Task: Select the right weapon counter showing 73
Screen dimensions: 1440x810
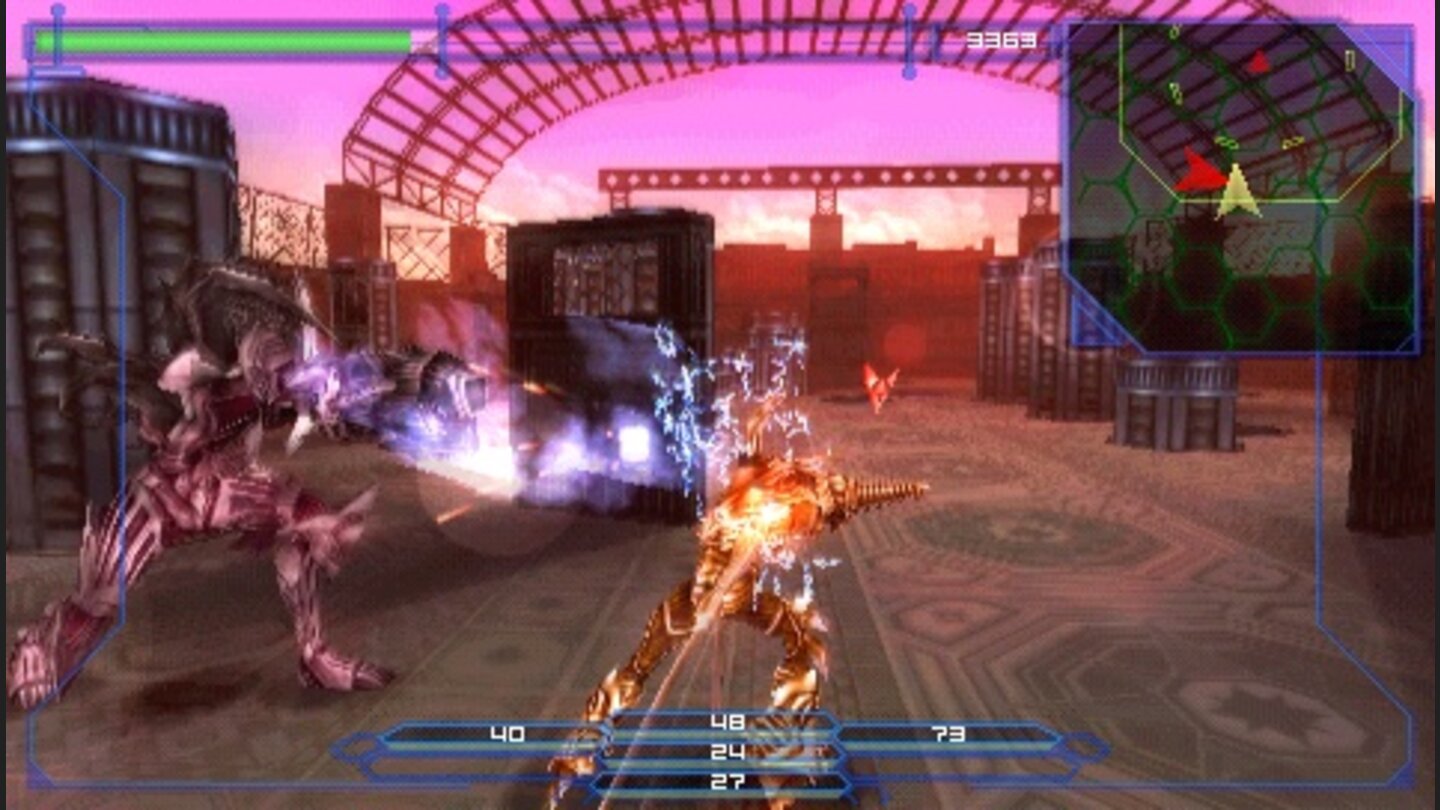Action: click(x=948, y=732)
